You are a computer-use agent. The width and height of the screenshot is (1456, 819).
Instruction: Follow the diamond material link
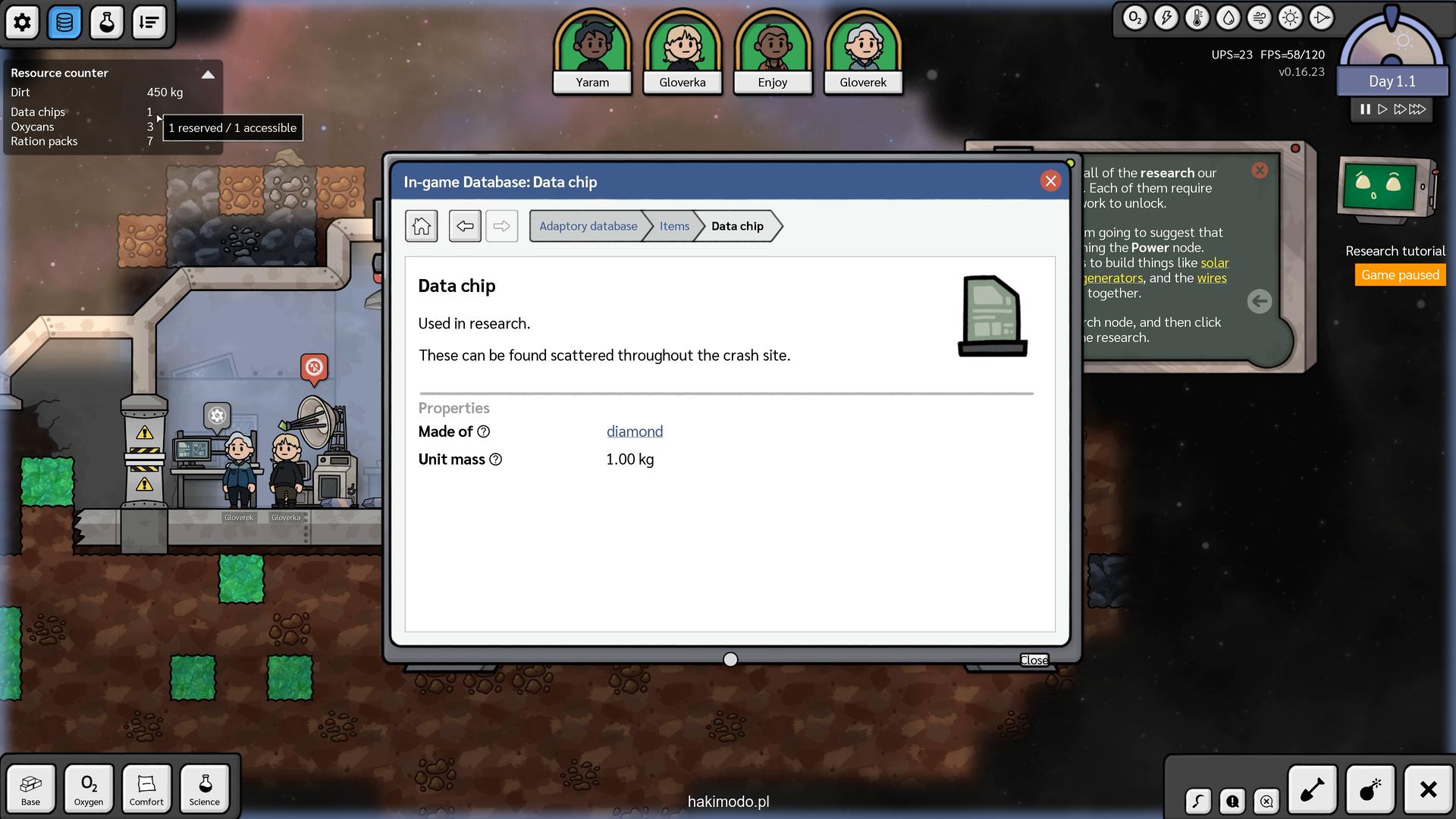634,431
